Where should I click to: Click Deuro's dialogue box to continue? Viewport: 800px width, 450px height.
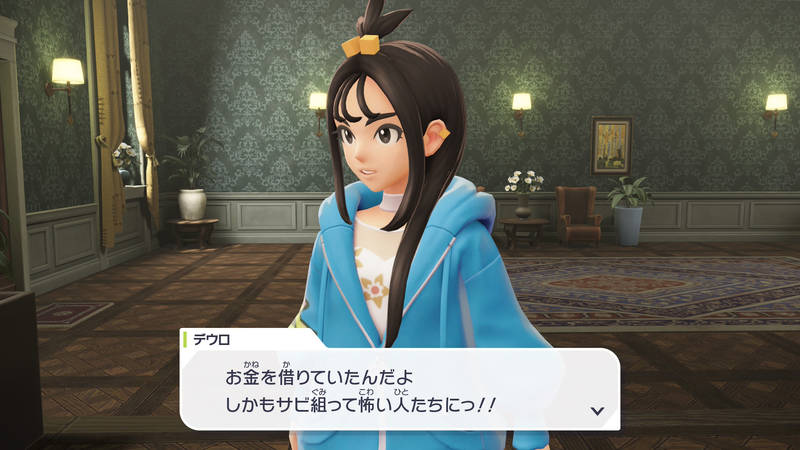400,389
